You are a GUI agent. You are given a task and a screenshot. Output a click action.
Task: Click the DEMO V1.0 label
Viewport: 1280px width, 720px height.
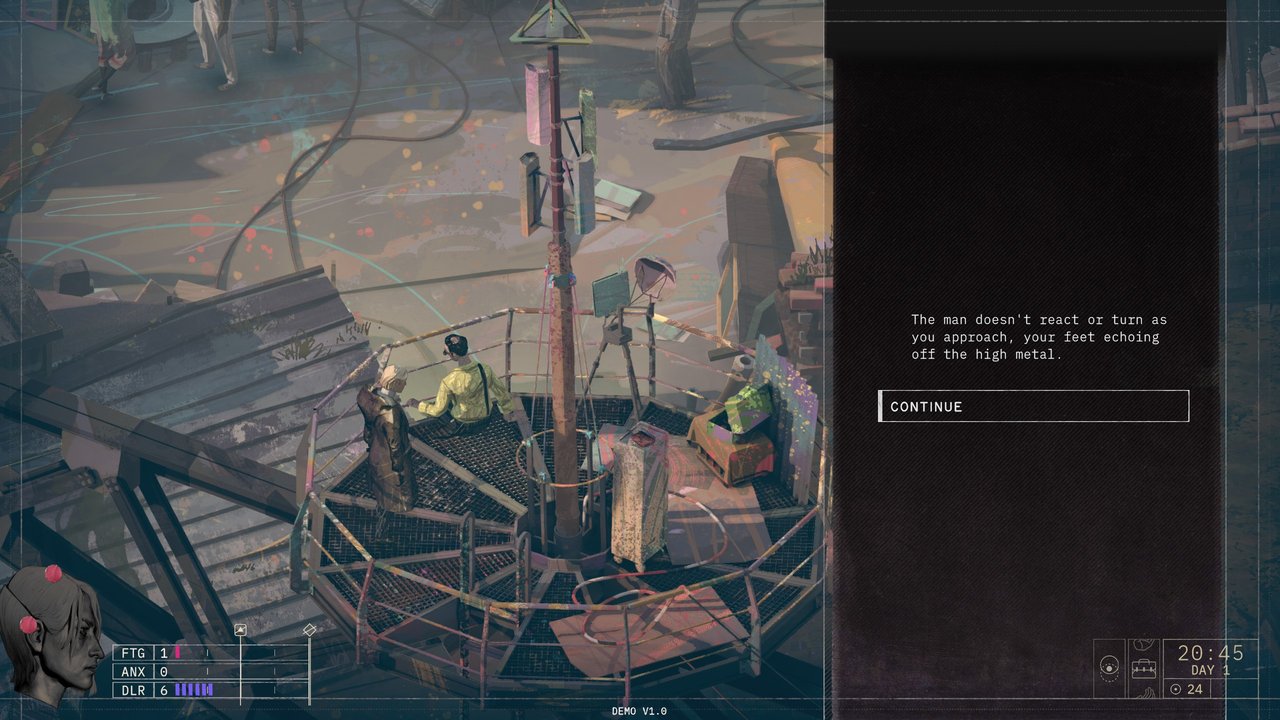637,711
